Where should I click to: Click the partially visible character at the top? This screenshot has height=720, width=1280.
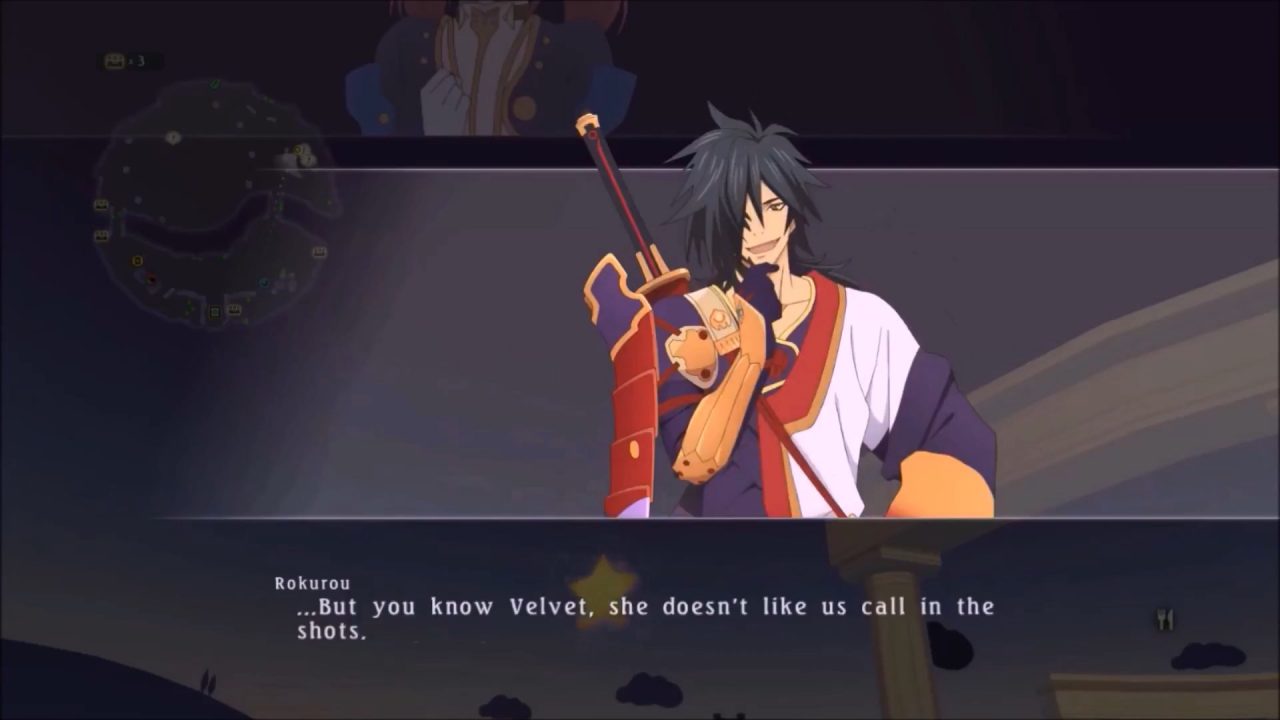tap(460, 60)
